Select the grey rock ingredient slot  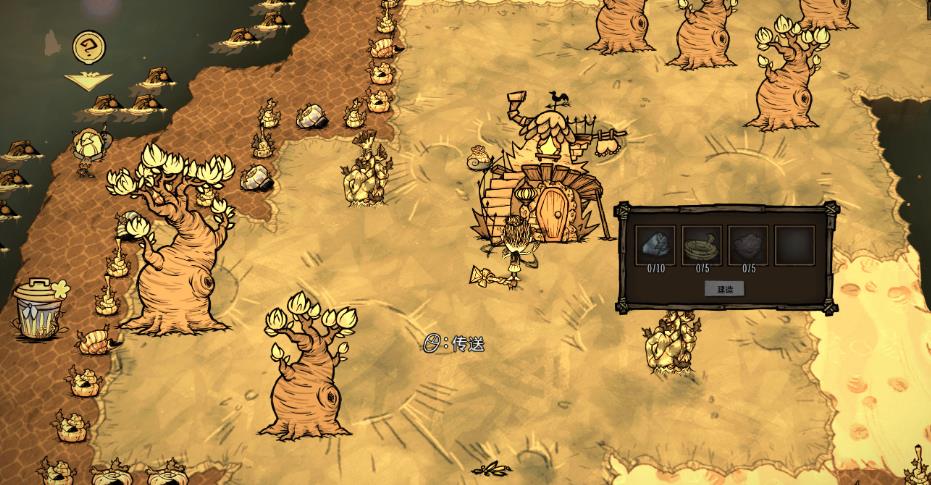tap(656, 245)
